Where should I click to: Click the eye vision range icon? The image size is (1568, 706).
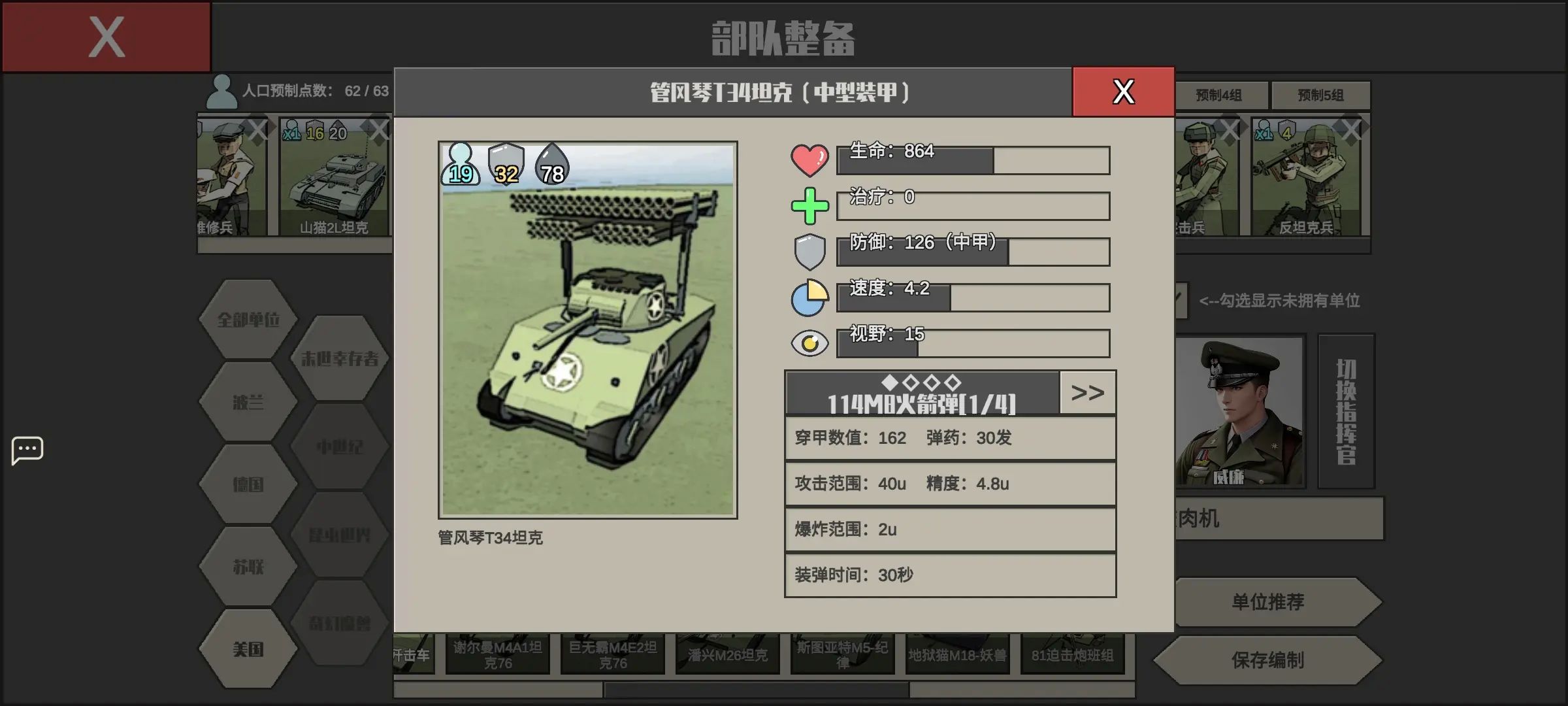tap(810, 341)
